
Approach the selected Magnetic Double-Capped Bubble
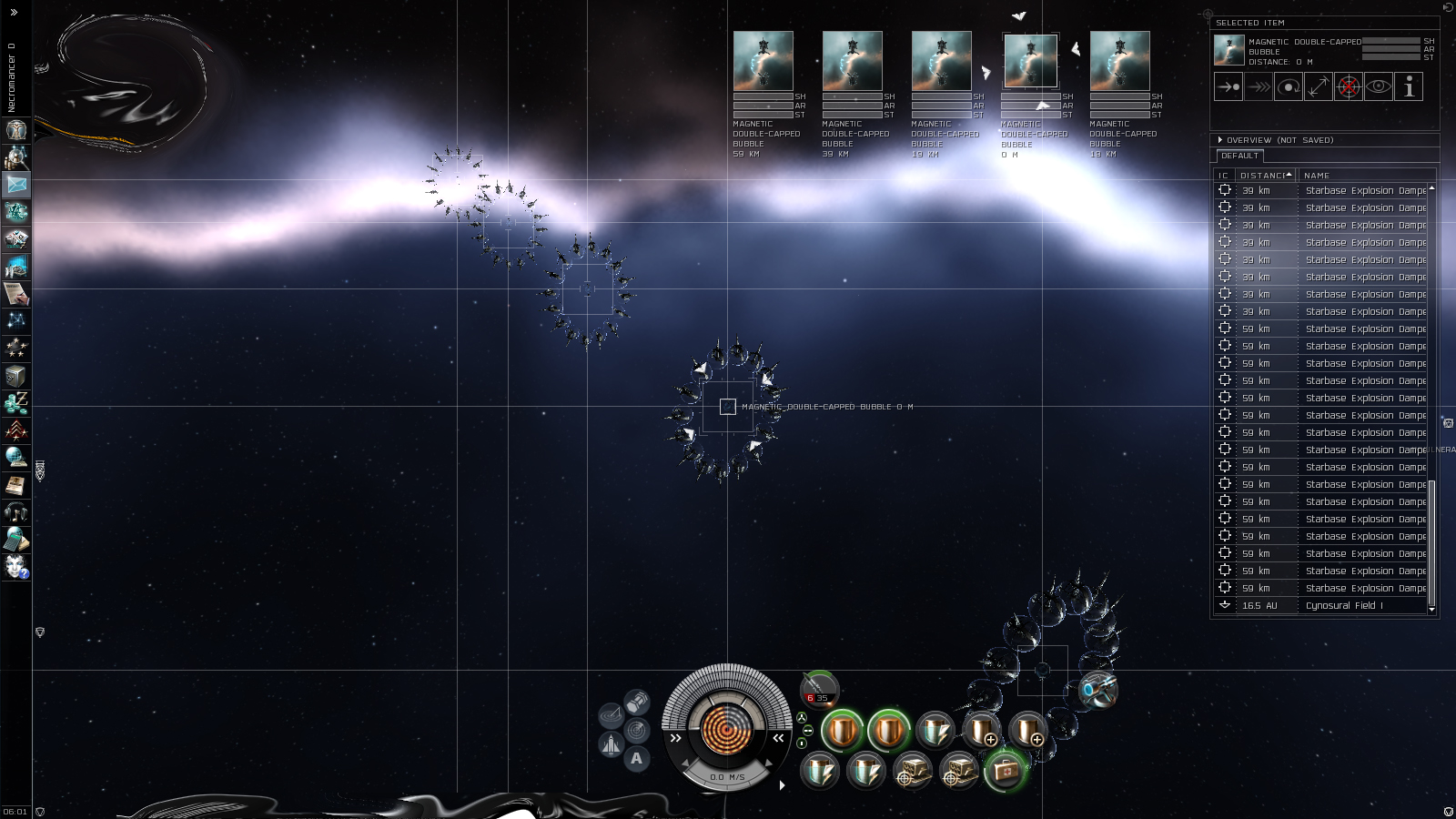click(x=1228, y=87)
